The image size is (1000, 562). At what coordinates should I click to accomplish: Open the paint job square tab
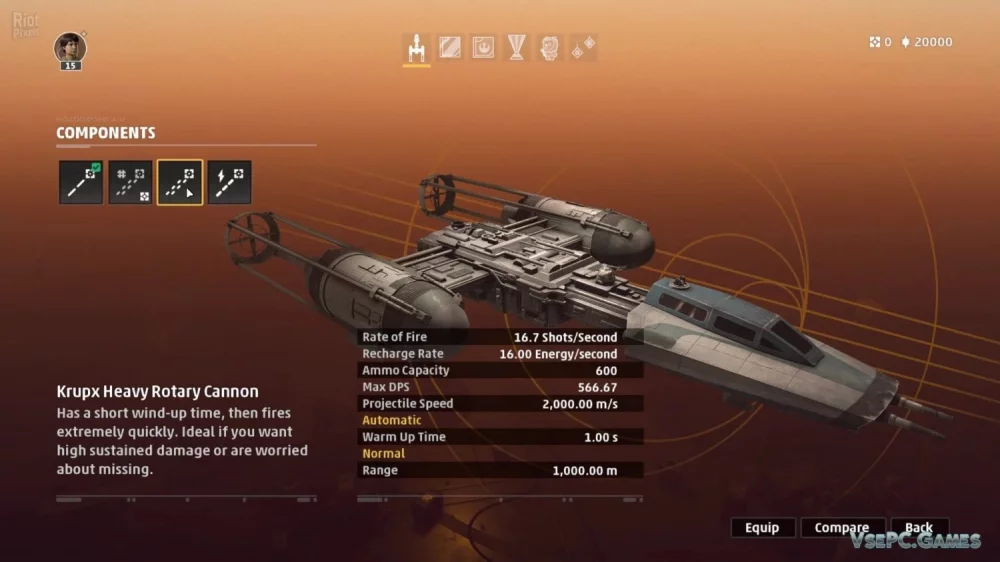(450, 47)
